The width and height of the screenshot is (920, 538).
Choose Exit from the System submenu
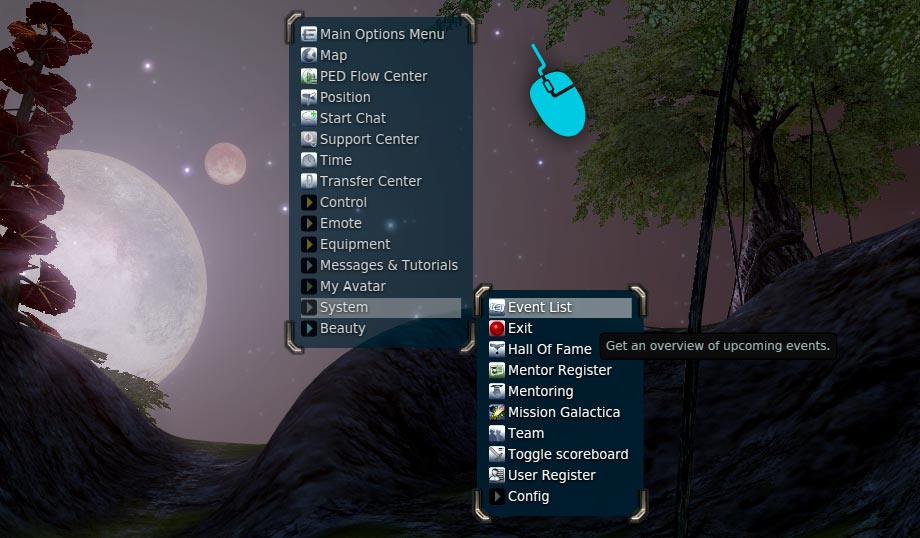[520, 328]
